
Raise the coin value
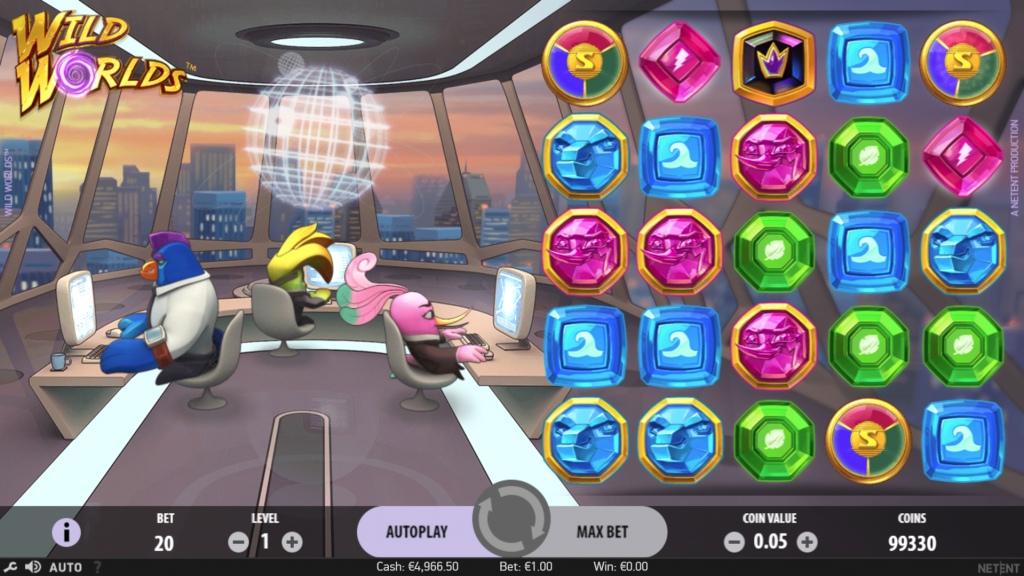coord(807,542)
